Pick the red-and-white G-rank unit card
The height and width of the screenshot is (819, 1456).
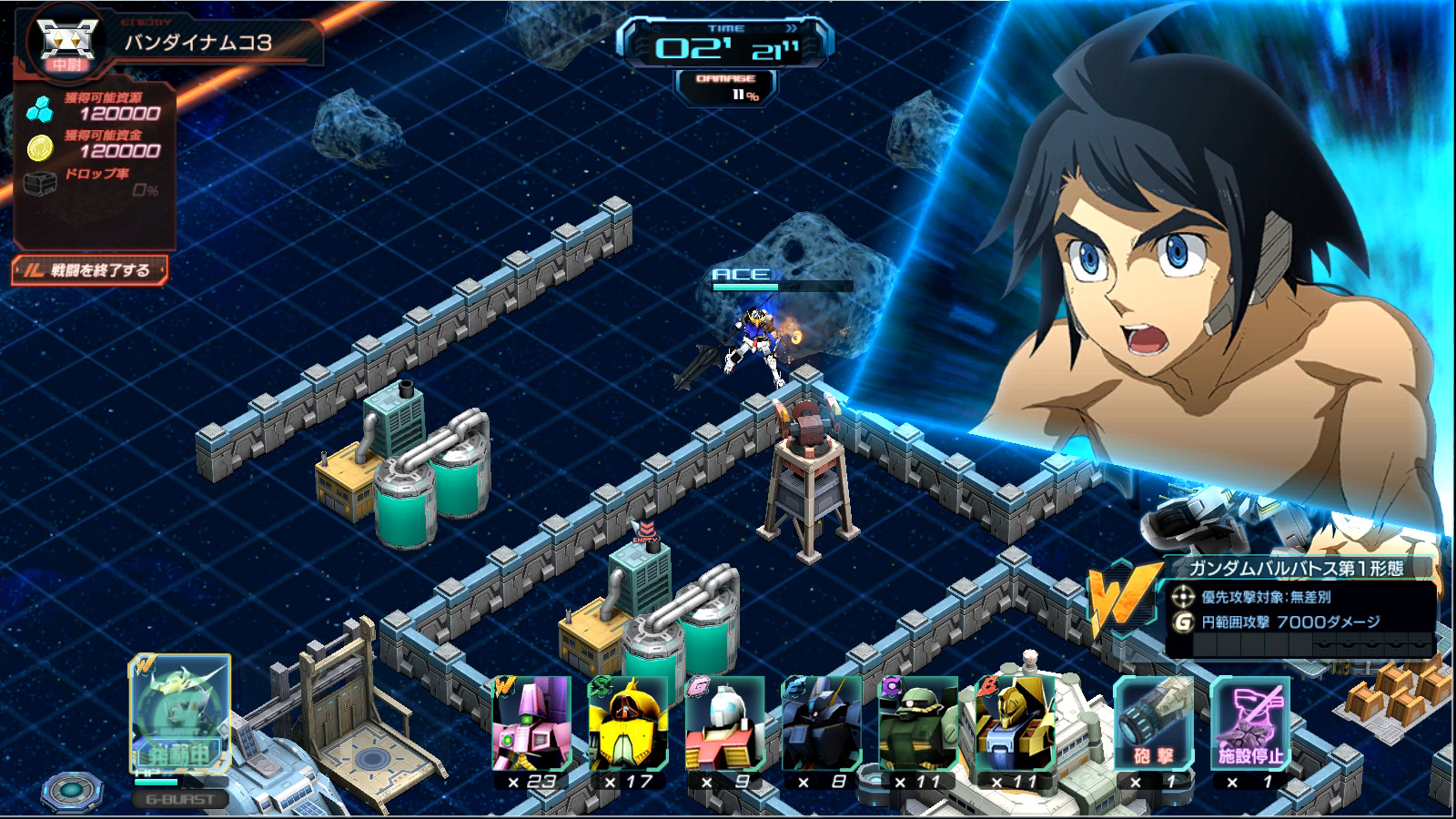click(724, 725)
